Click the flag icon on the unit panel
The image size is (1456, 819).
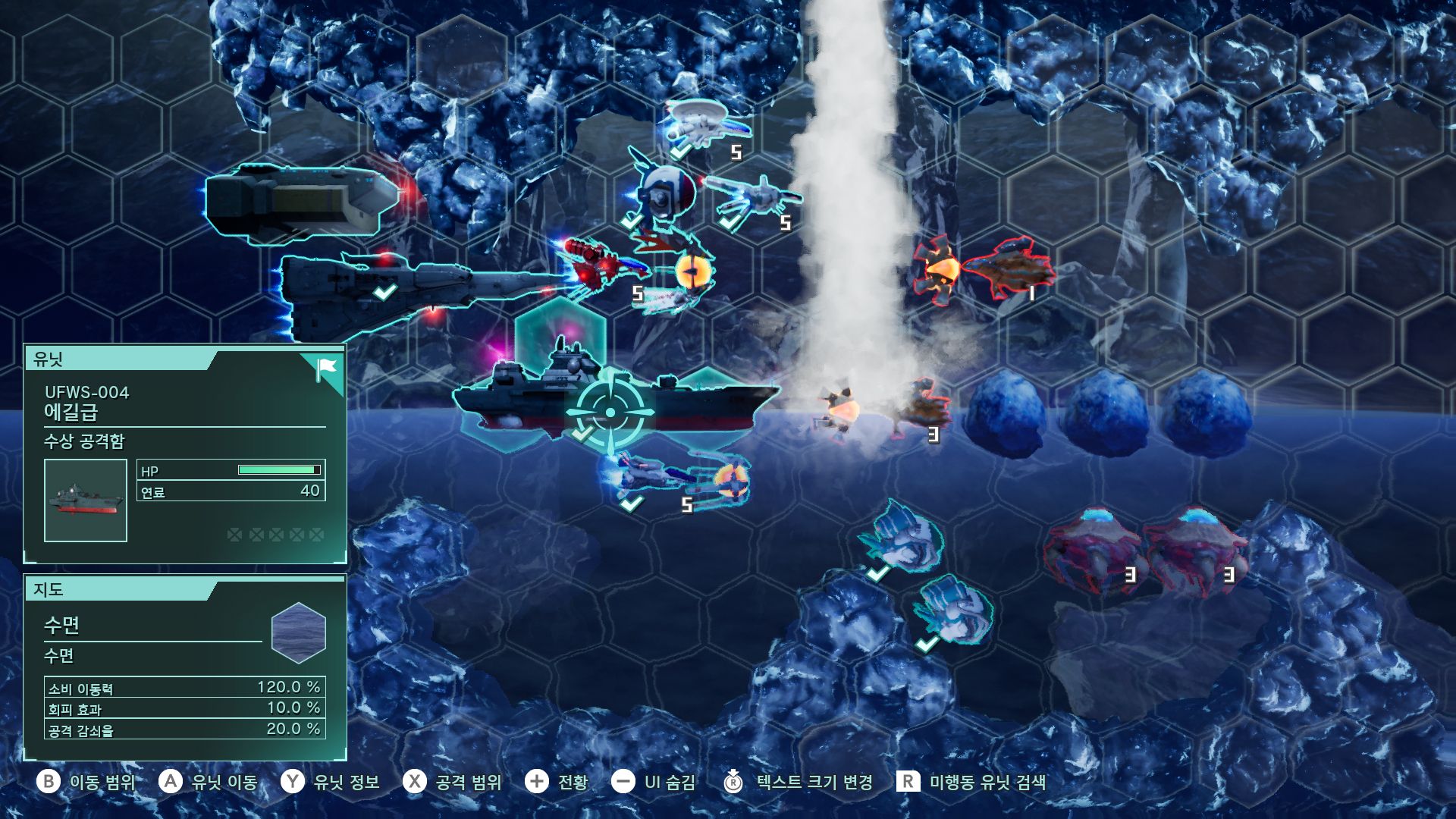[x=327, y=370]
